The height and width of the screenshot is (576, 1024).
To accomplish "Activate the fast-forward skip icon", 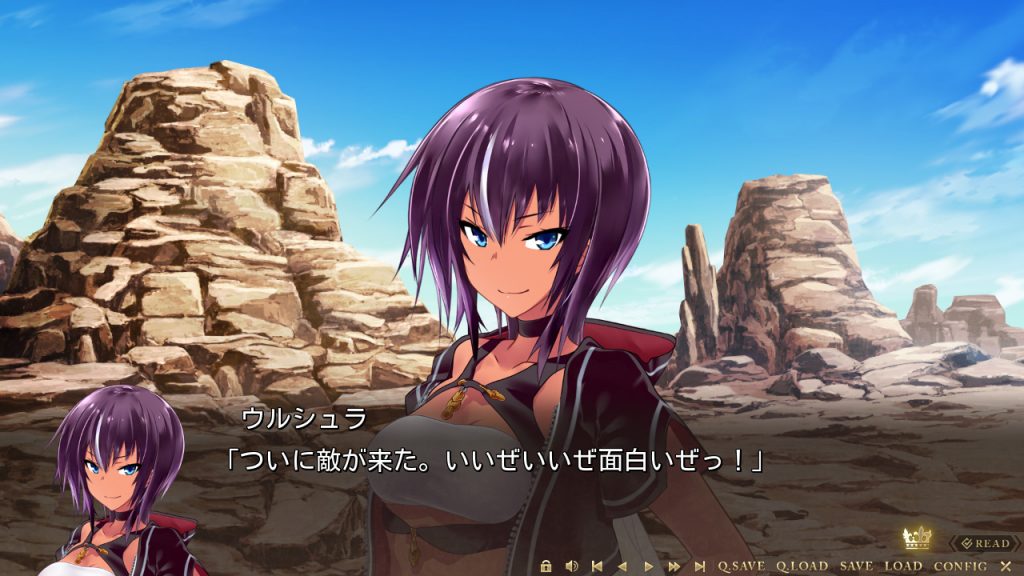I will [674, 566].
